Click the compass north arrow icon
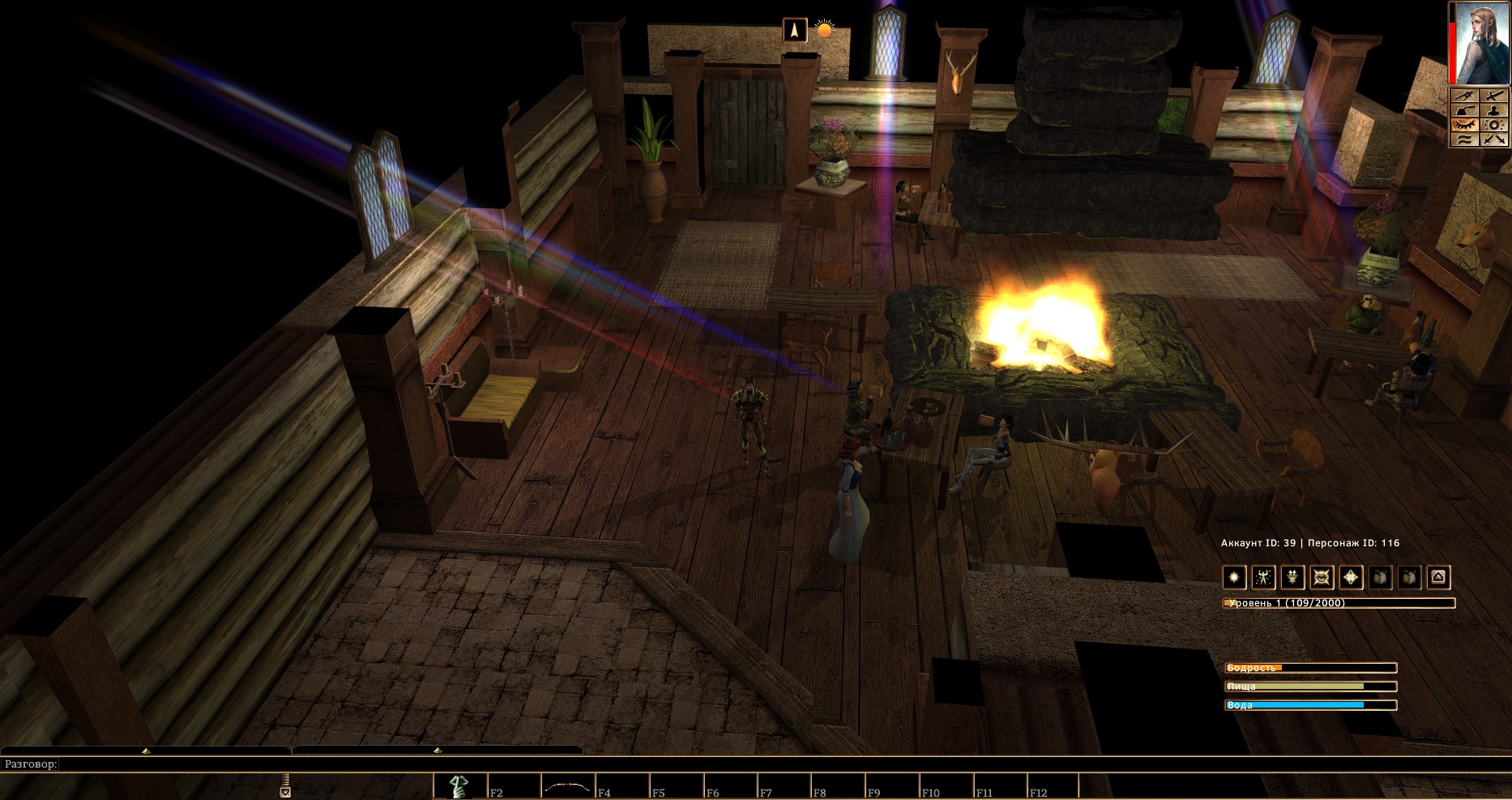Viewport: 1512px width, 800px height. coord(795,30)
